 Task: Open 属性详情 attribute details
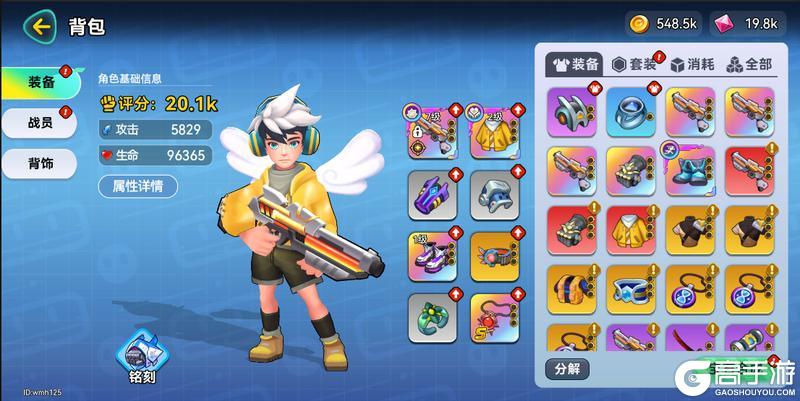point(138,185)
